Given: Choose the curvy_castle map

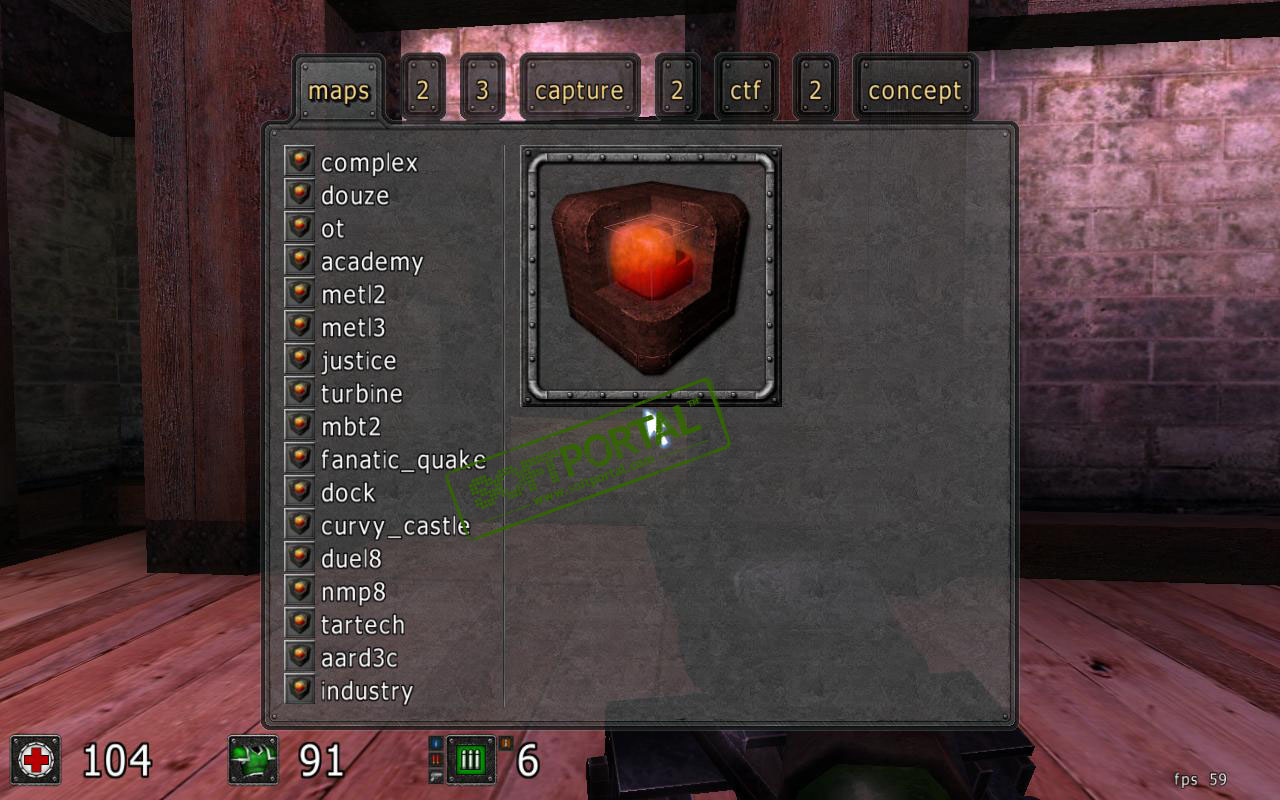Looking at the screenshot, I should click(x=394, y=525).
